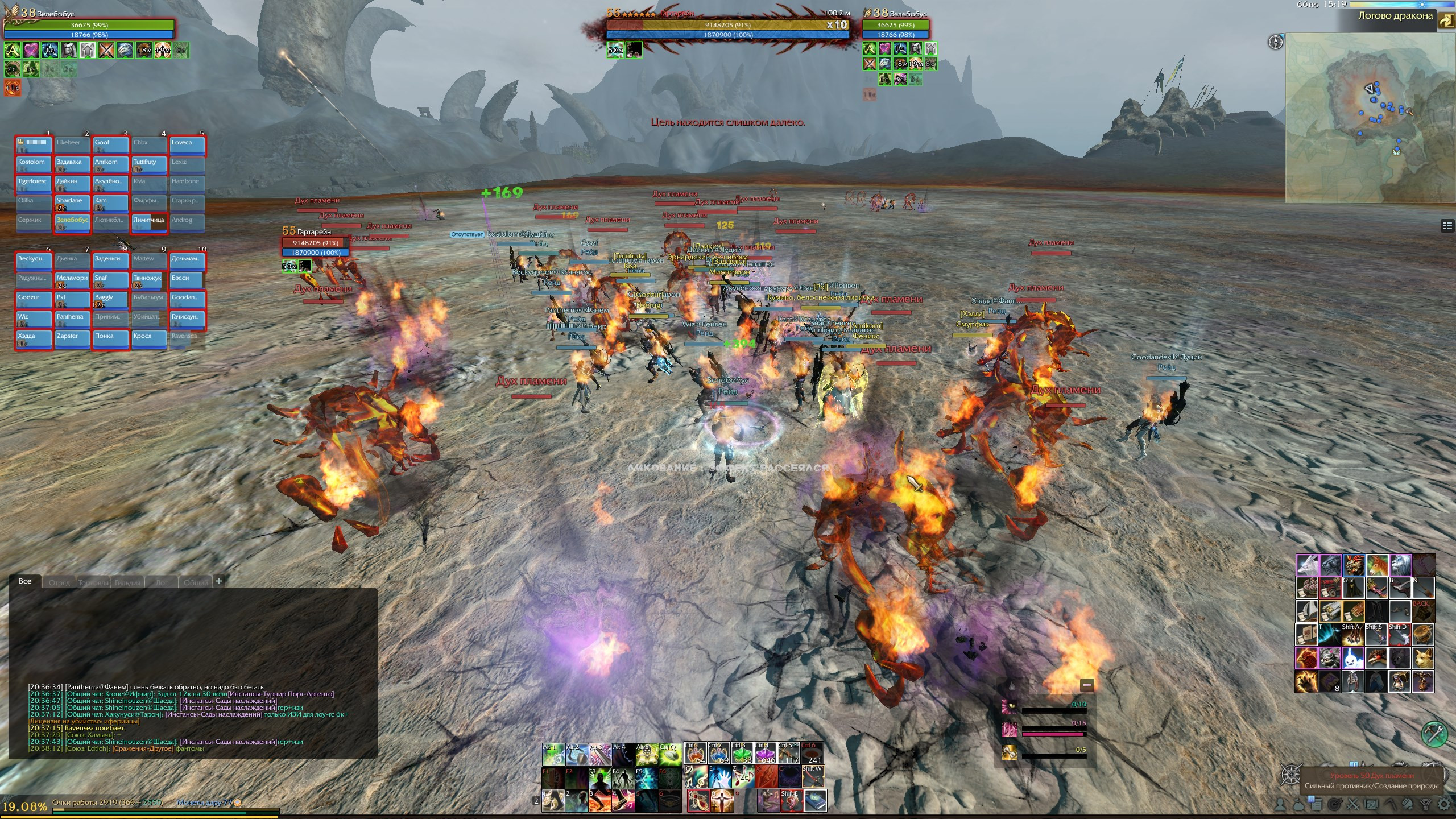Open the Гильдия chat tab
1456x819 pixels.
127,582
